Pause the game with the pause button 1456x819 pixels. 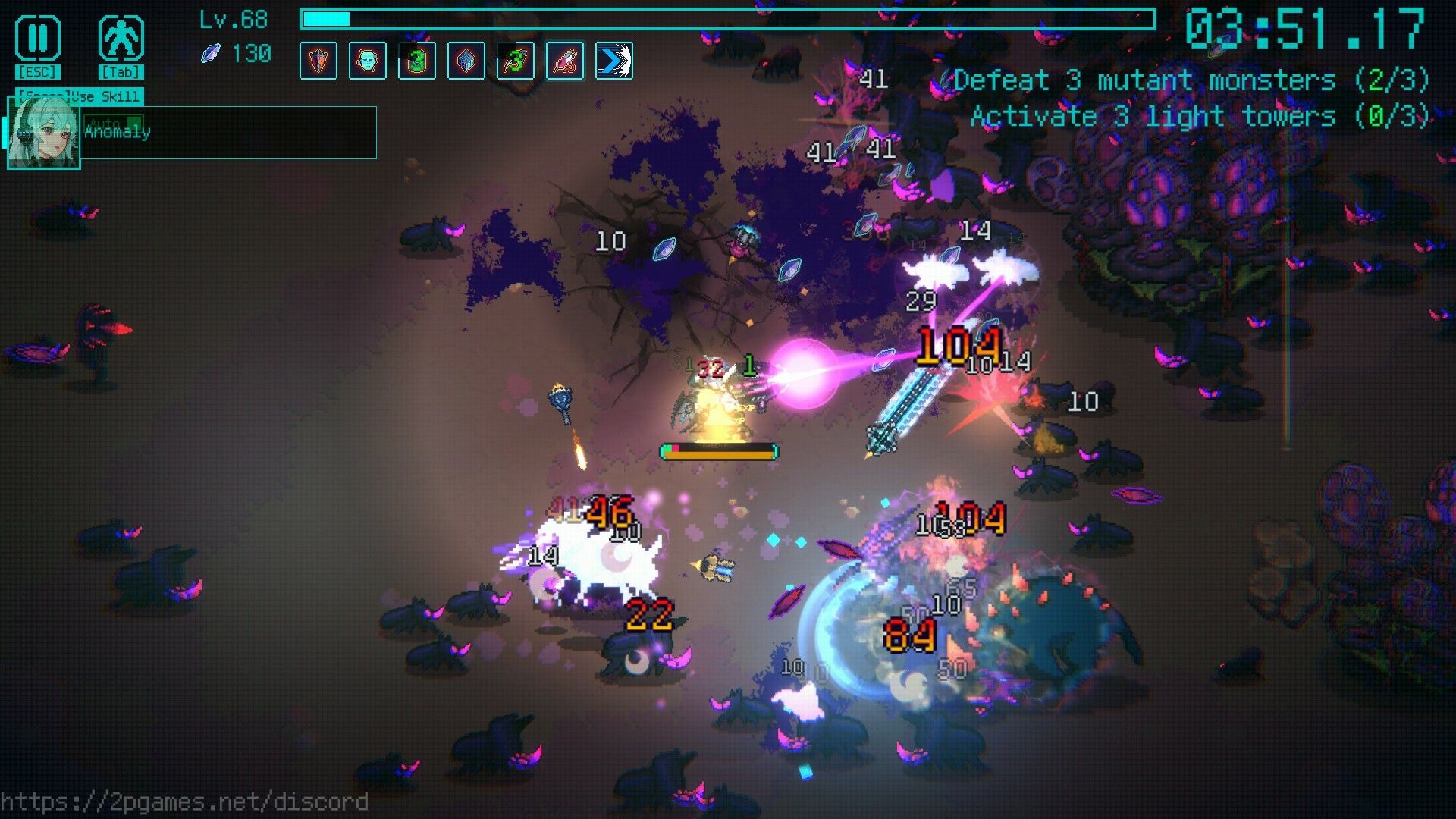tap(37, 39)
